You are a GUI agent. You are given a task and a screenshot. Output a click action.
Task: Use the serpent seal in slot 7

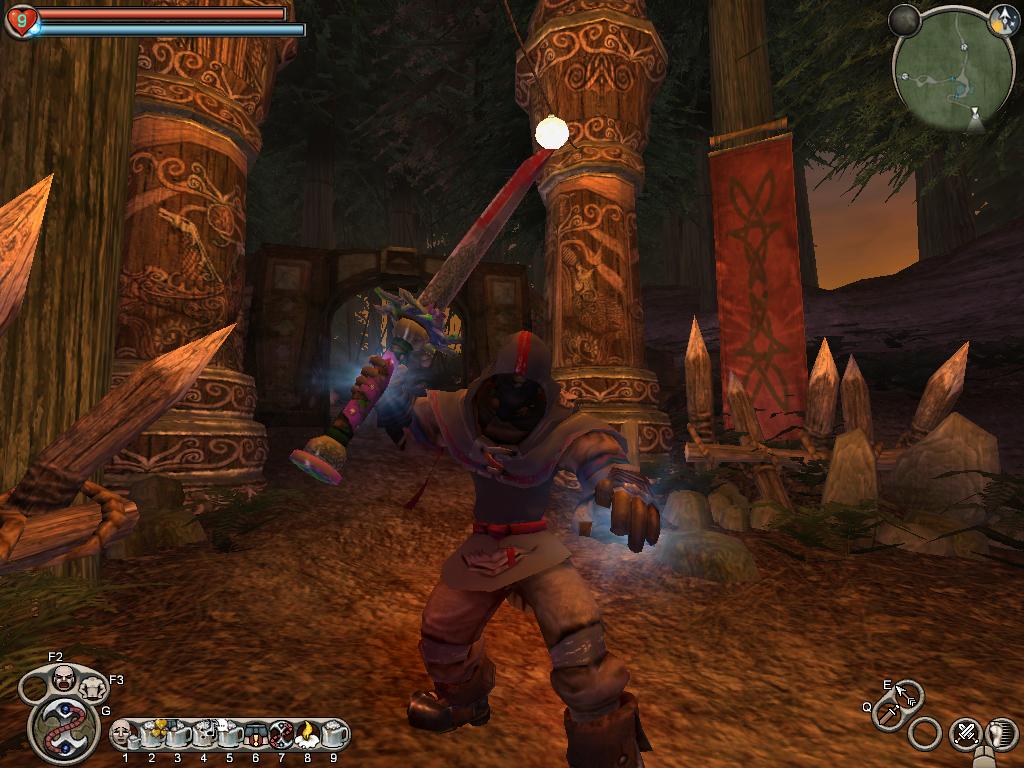tap(281, 734)
